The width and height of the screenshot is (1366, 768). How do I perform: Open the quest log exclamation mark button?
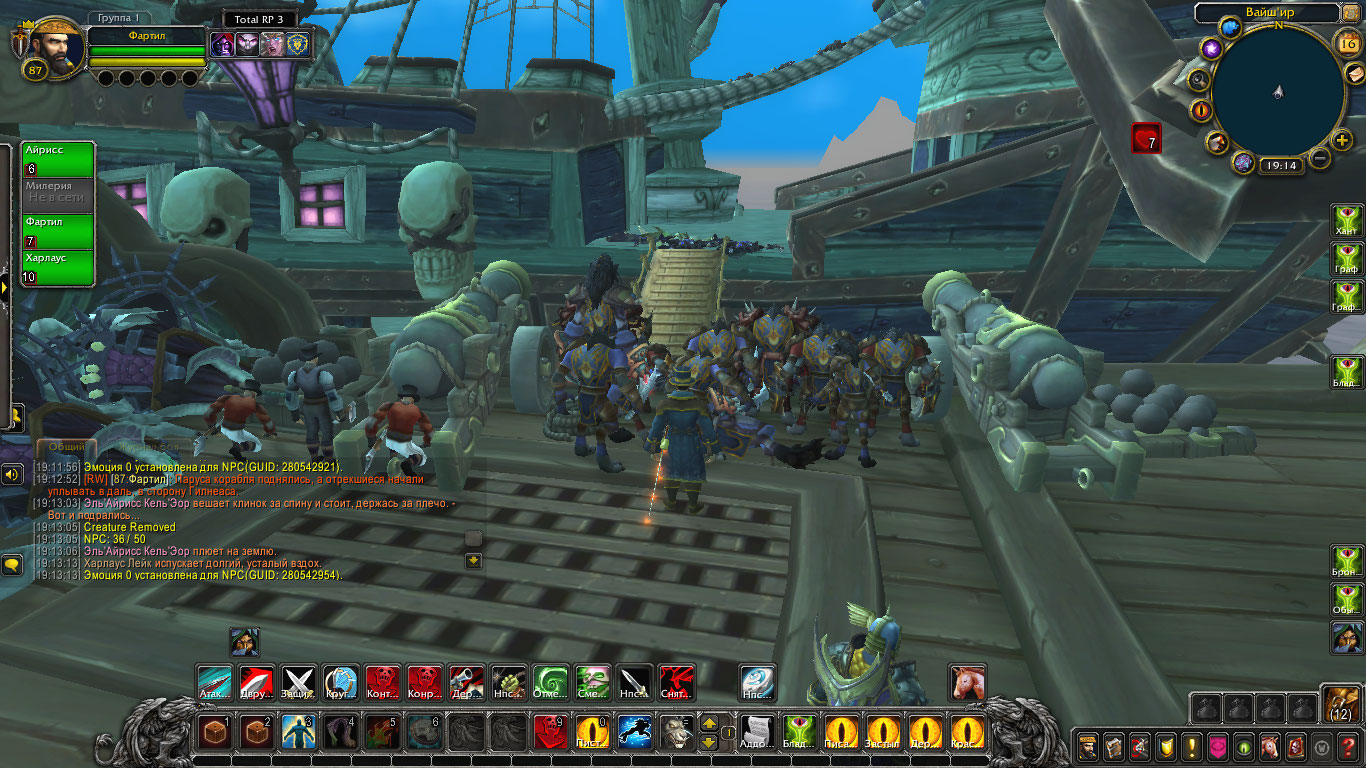(x=1191, y=746)
